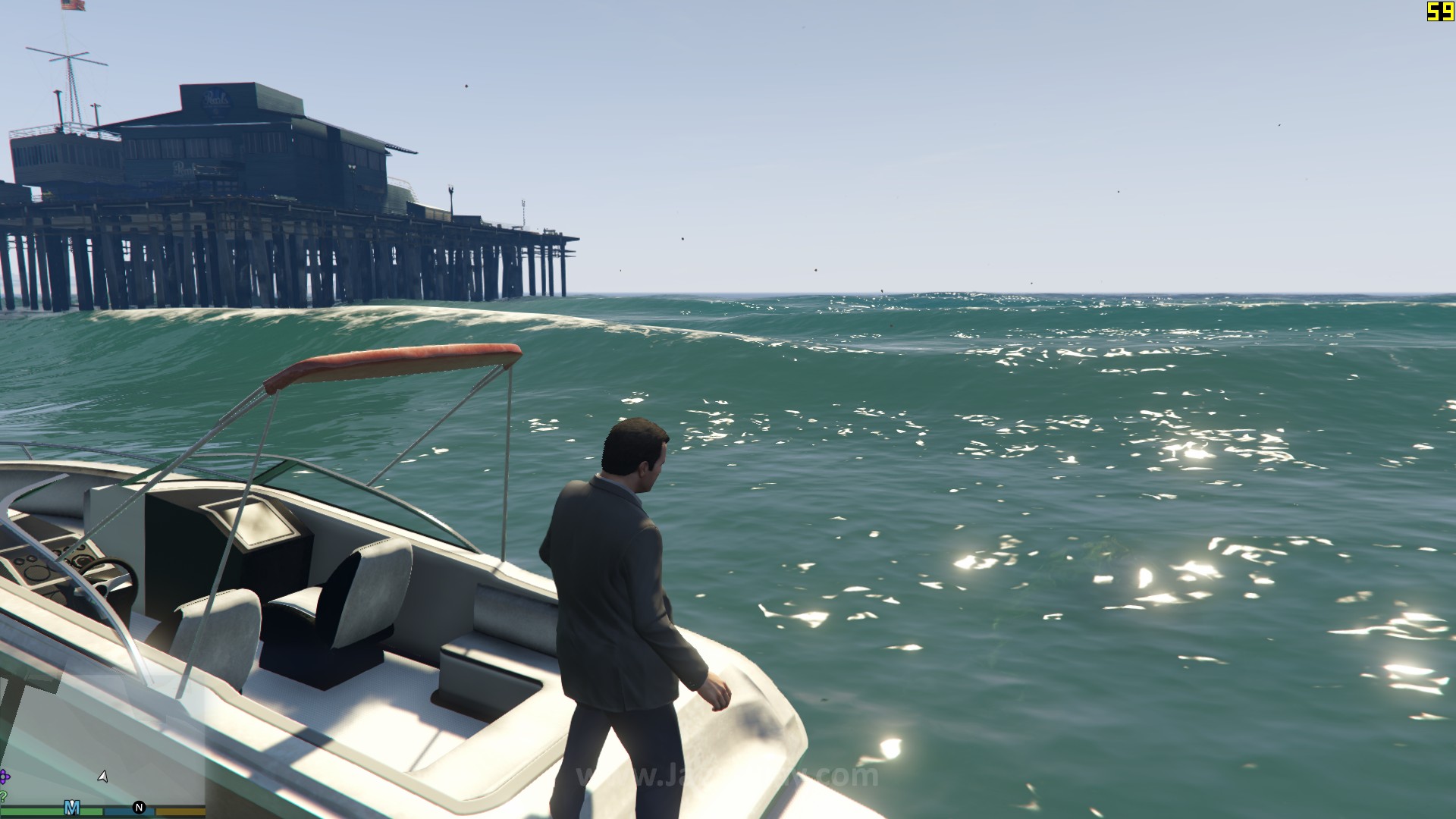
Task: Select the purple flower-shaped map blip
Action: pos(4,777)
